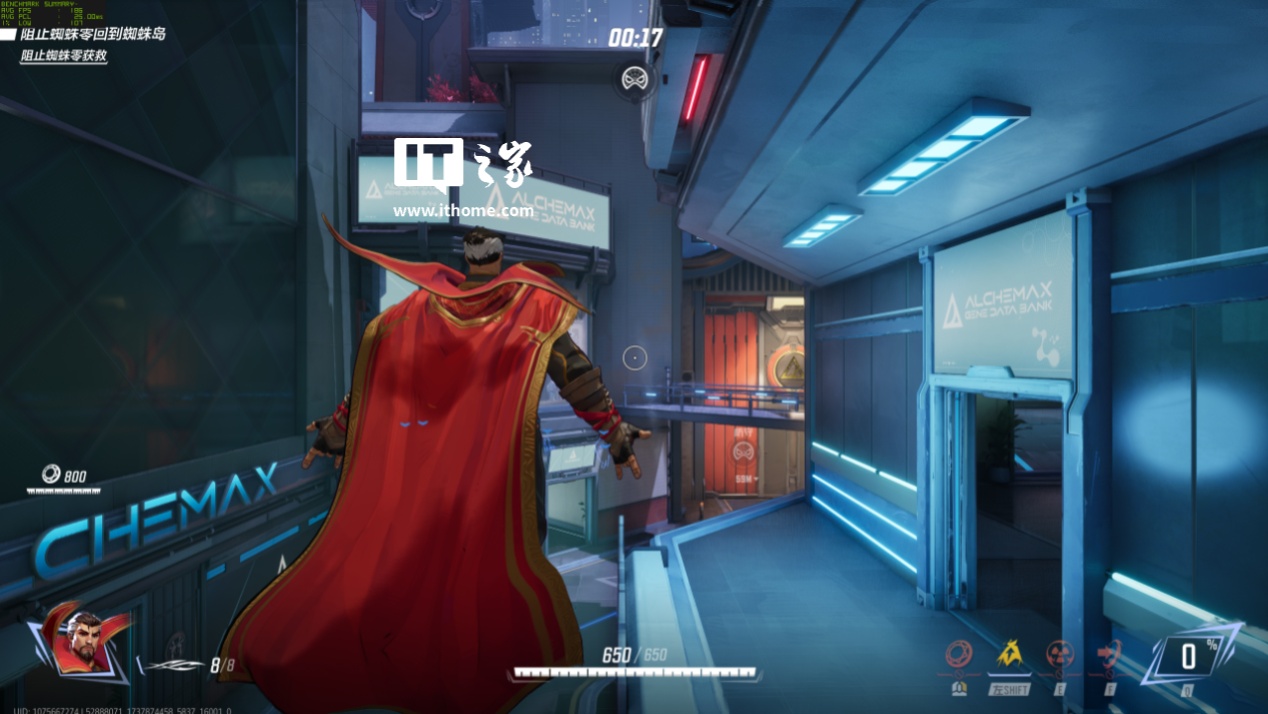Click the Spider-Zero mask objective icon
This screenshot has height=714, width=1268.
click(x=634, y=78)
